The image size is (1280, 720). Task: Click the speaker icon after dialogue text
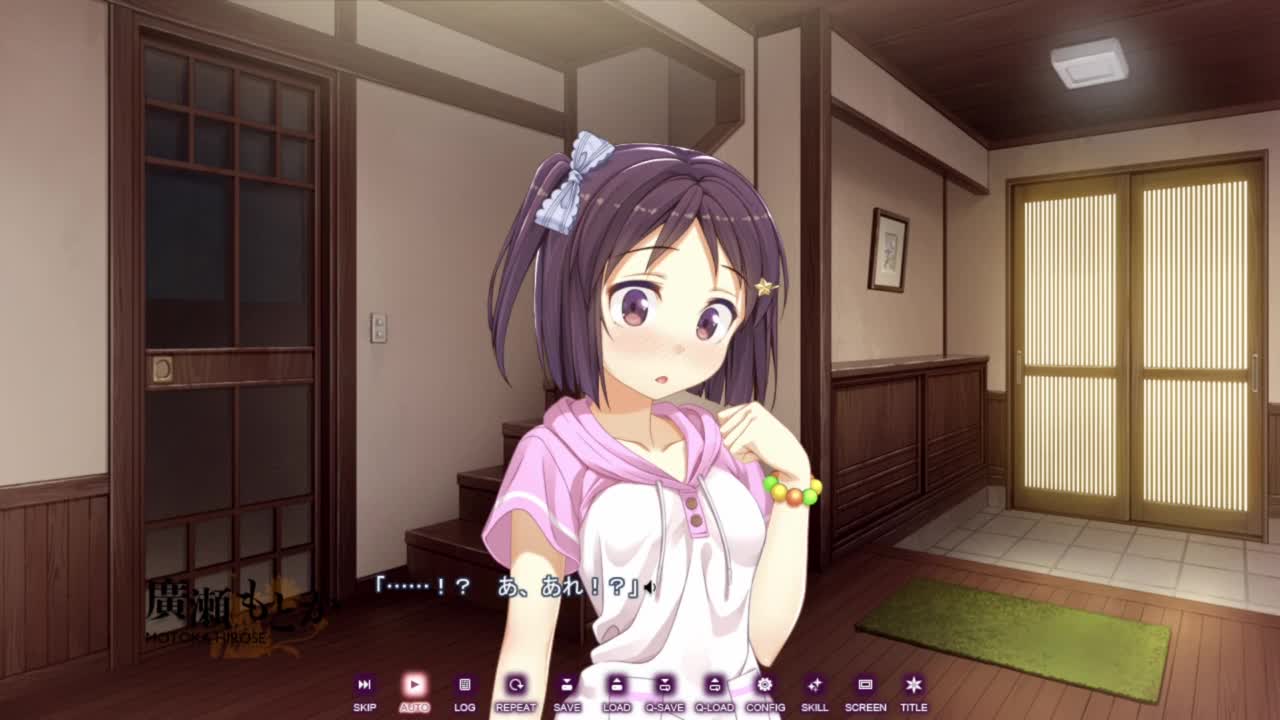[x=650, y=588]
